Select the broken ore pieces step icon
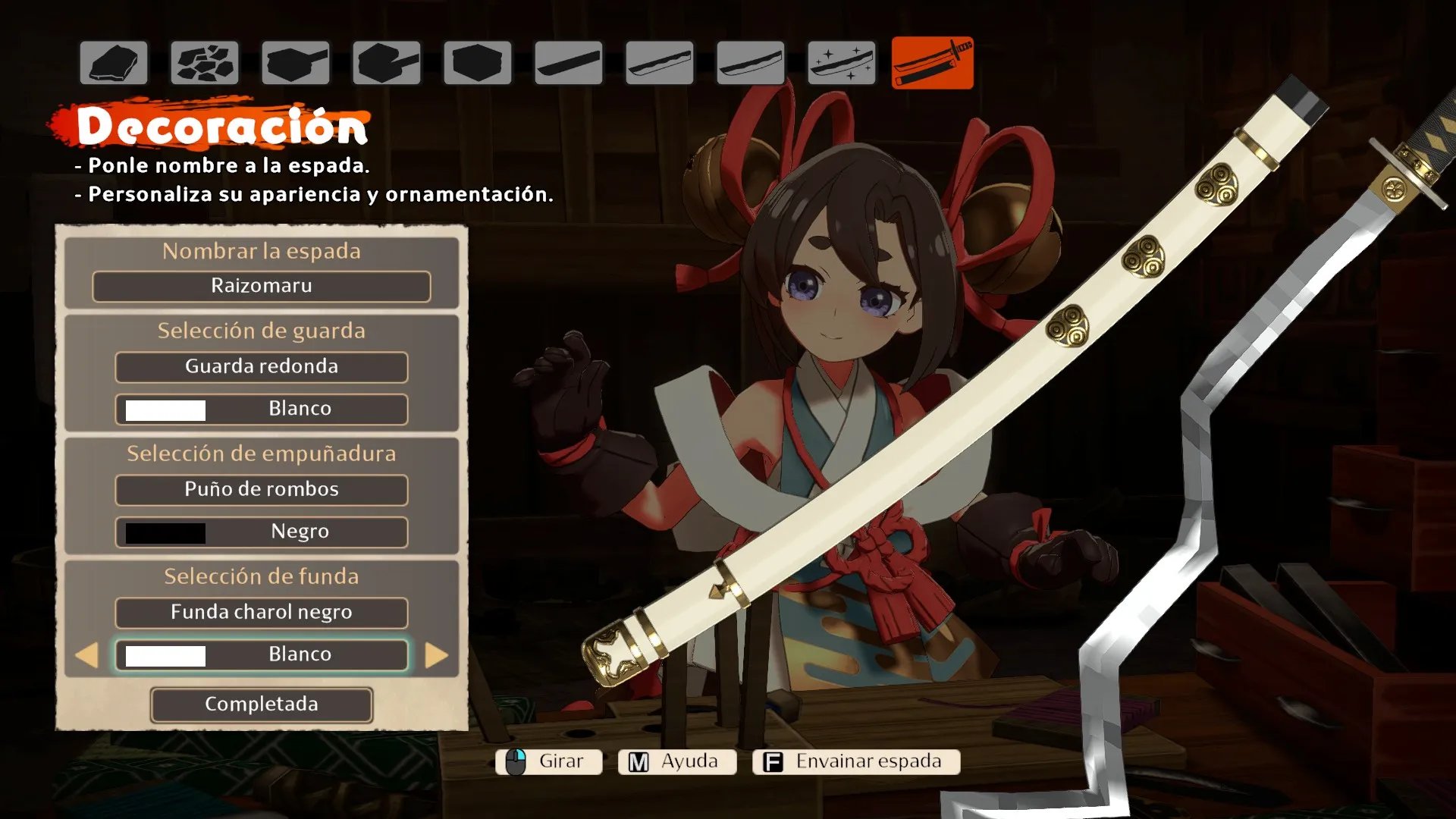This screenshot has width=1456, height=819. (x=205, y=63)
